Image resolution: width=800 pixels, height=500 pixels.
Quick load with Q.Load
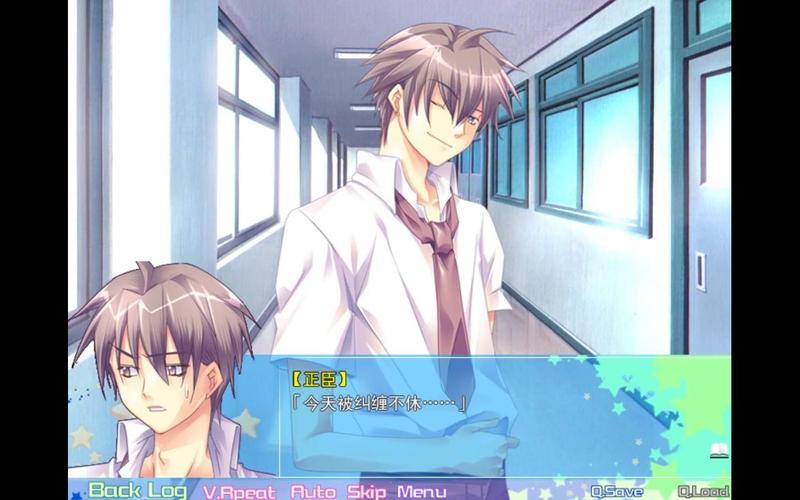pyautogui.click(x=702, y=491)
